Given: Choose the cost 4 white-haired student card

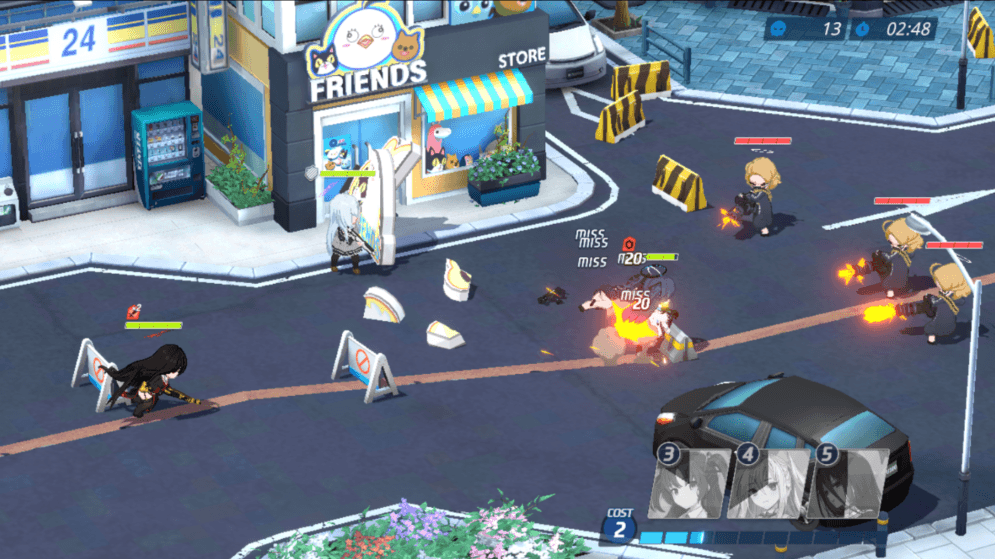Looking at the screenshot, I should pyautogui.click(x=770, y=482).
